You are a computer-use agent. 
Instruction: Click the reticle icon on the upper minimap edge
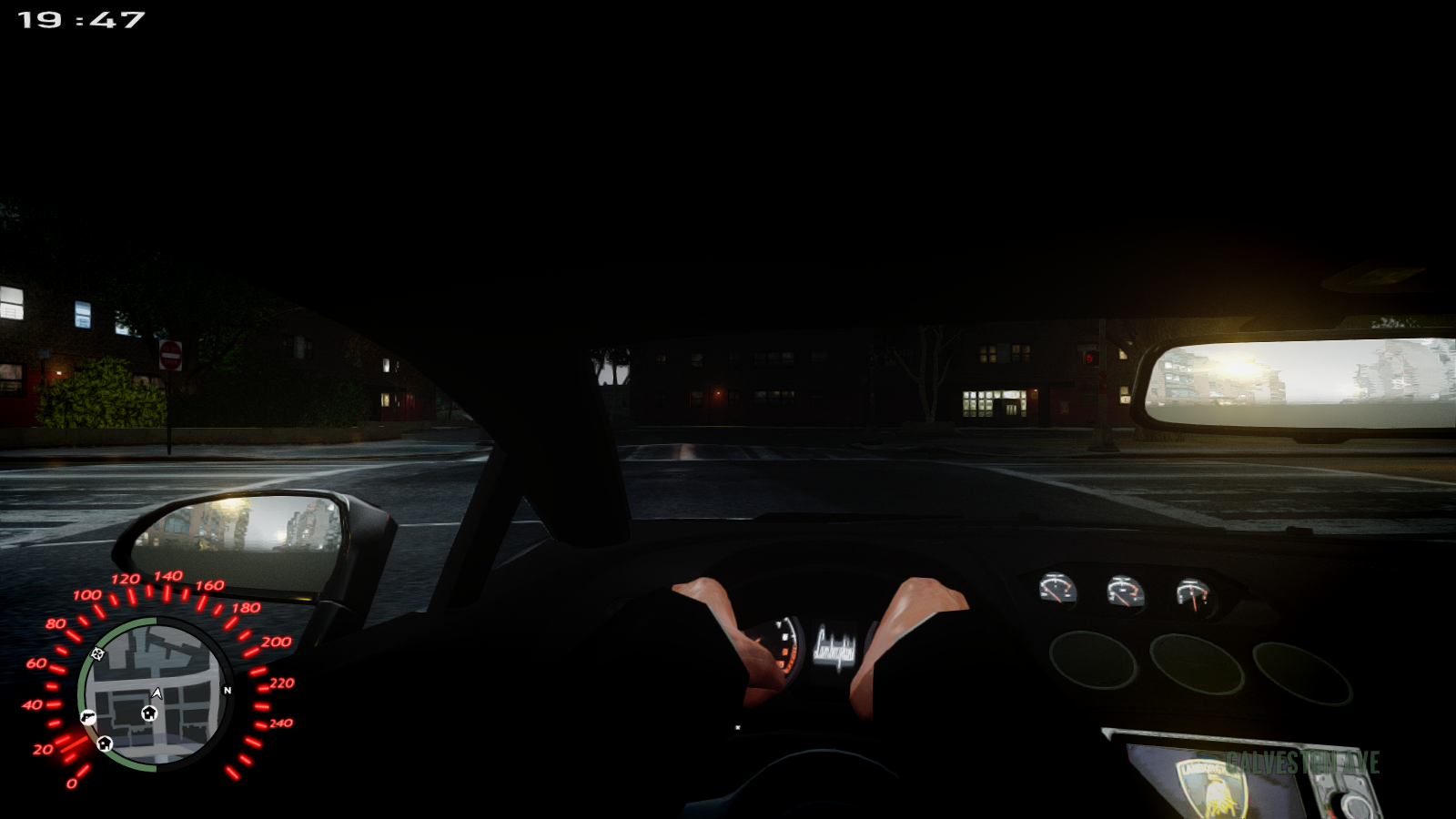(97, 653)
